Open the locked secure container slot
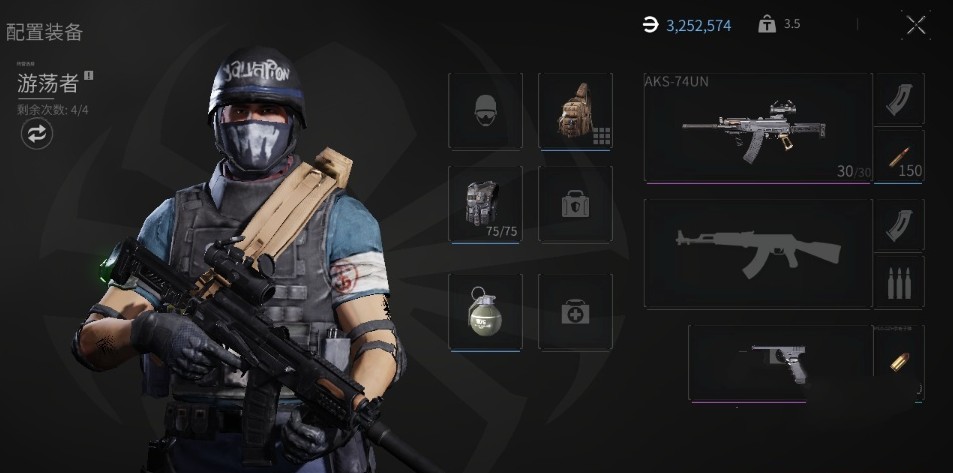The image size is (953, 473). point(575,205)
